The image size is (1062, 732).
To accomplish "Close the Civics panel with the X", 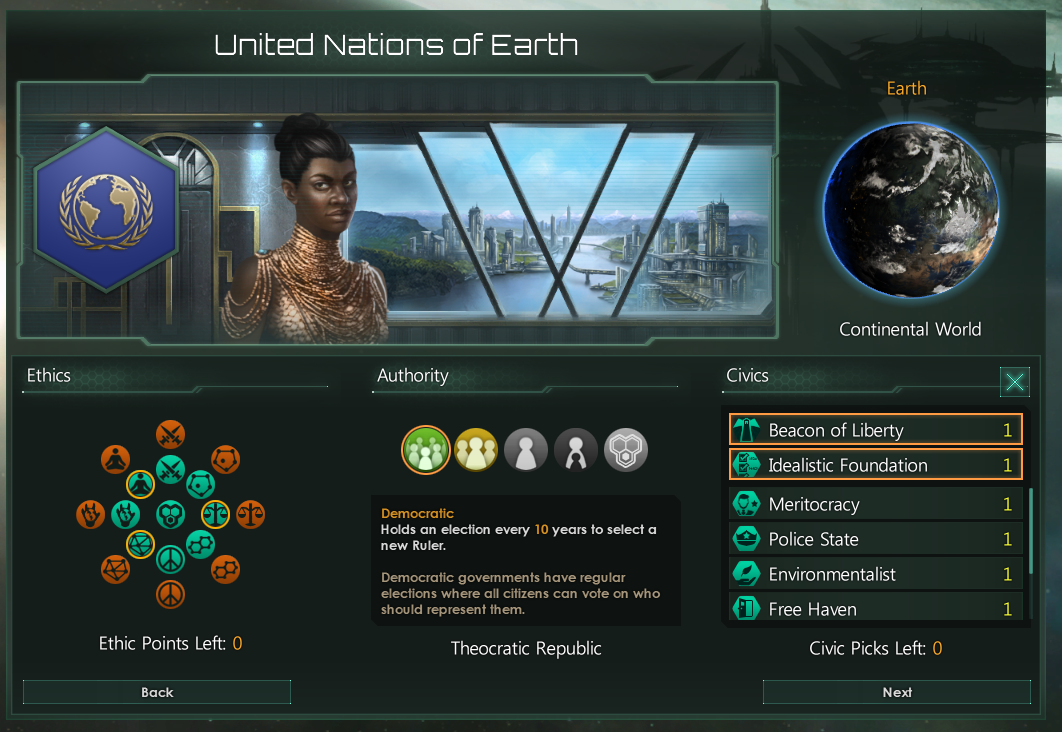I will 1015,381.
